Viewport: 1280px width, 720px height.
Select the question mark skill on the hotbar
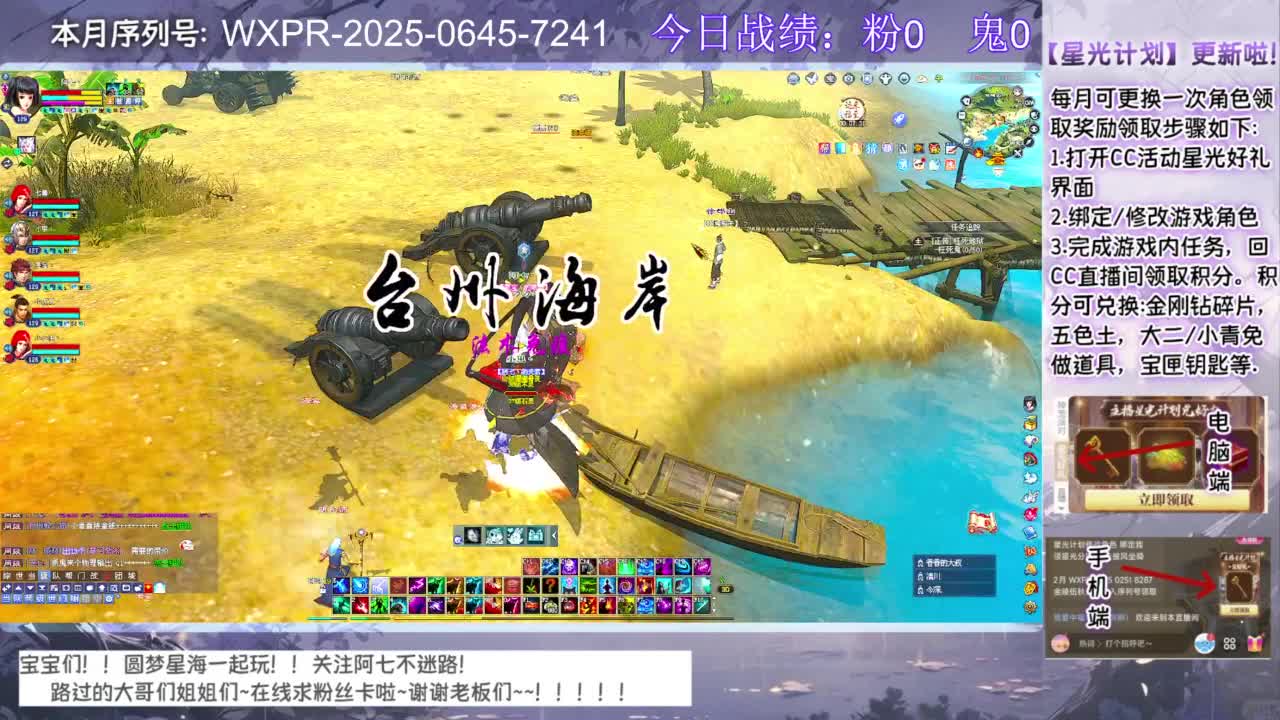tap(549, 584)
